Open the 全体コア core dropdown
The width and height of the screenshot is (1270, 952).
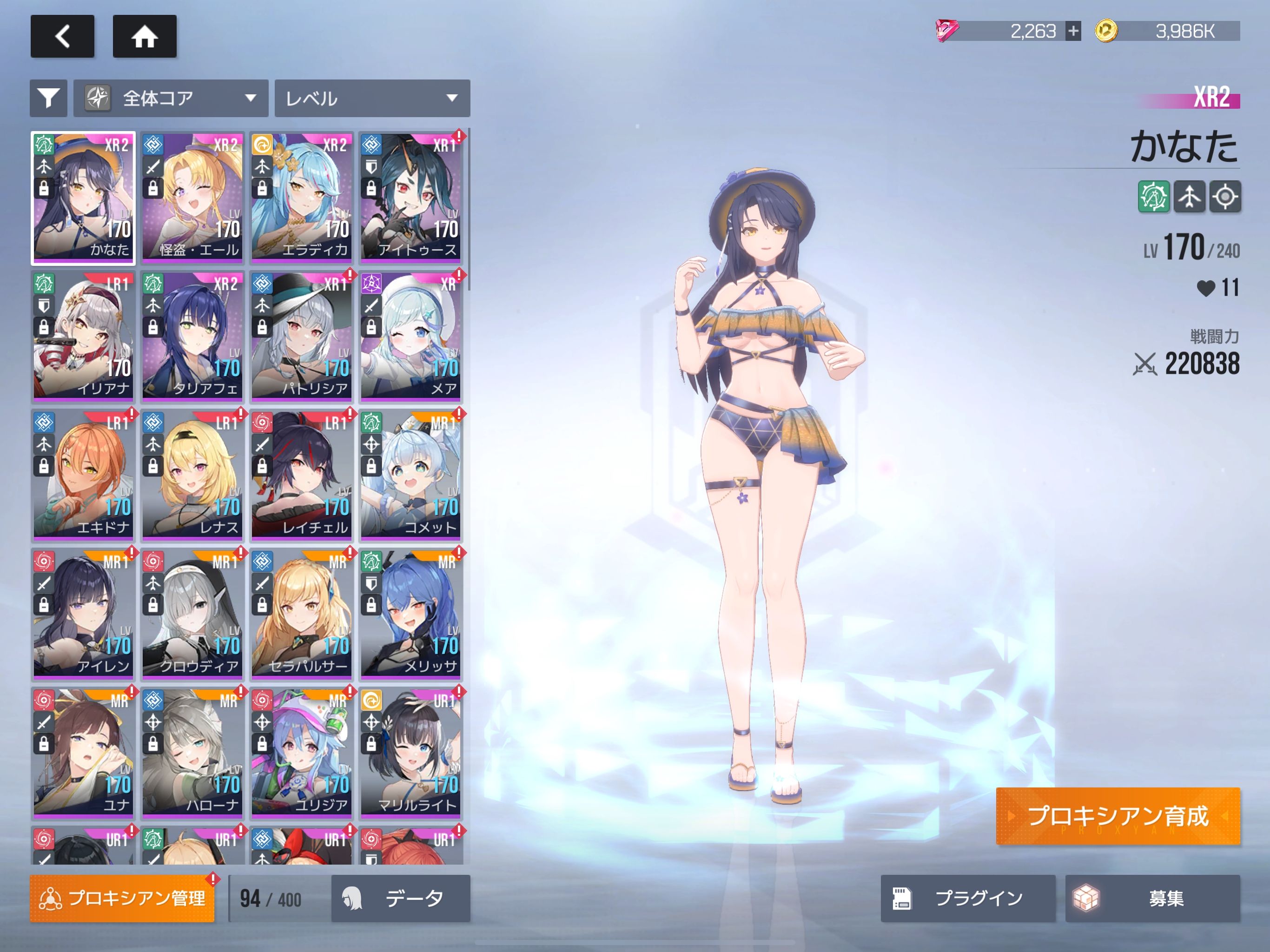pos(171,98)
